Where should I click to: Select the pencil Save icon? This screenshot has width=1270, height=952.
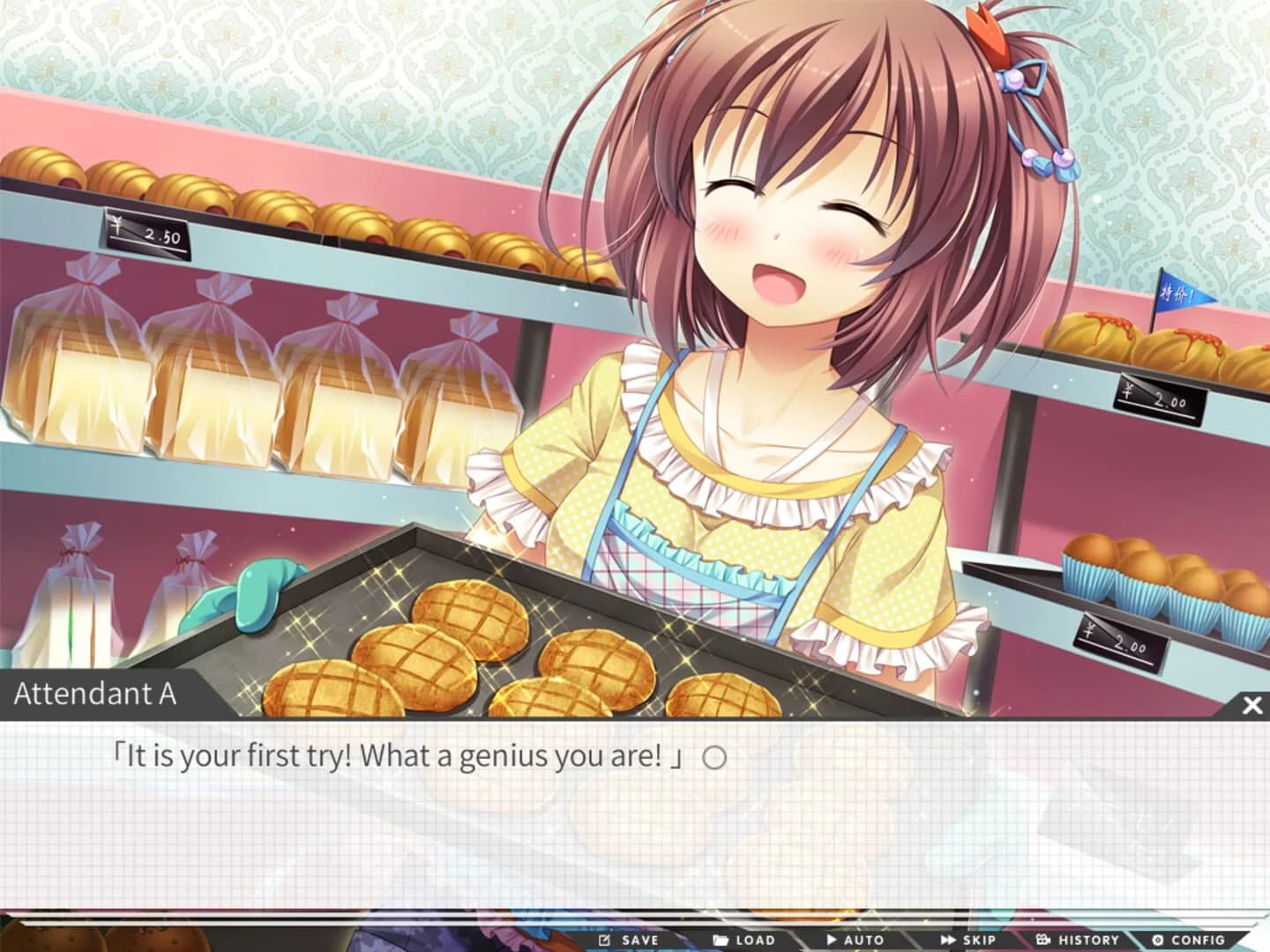[x=605, y=940]
